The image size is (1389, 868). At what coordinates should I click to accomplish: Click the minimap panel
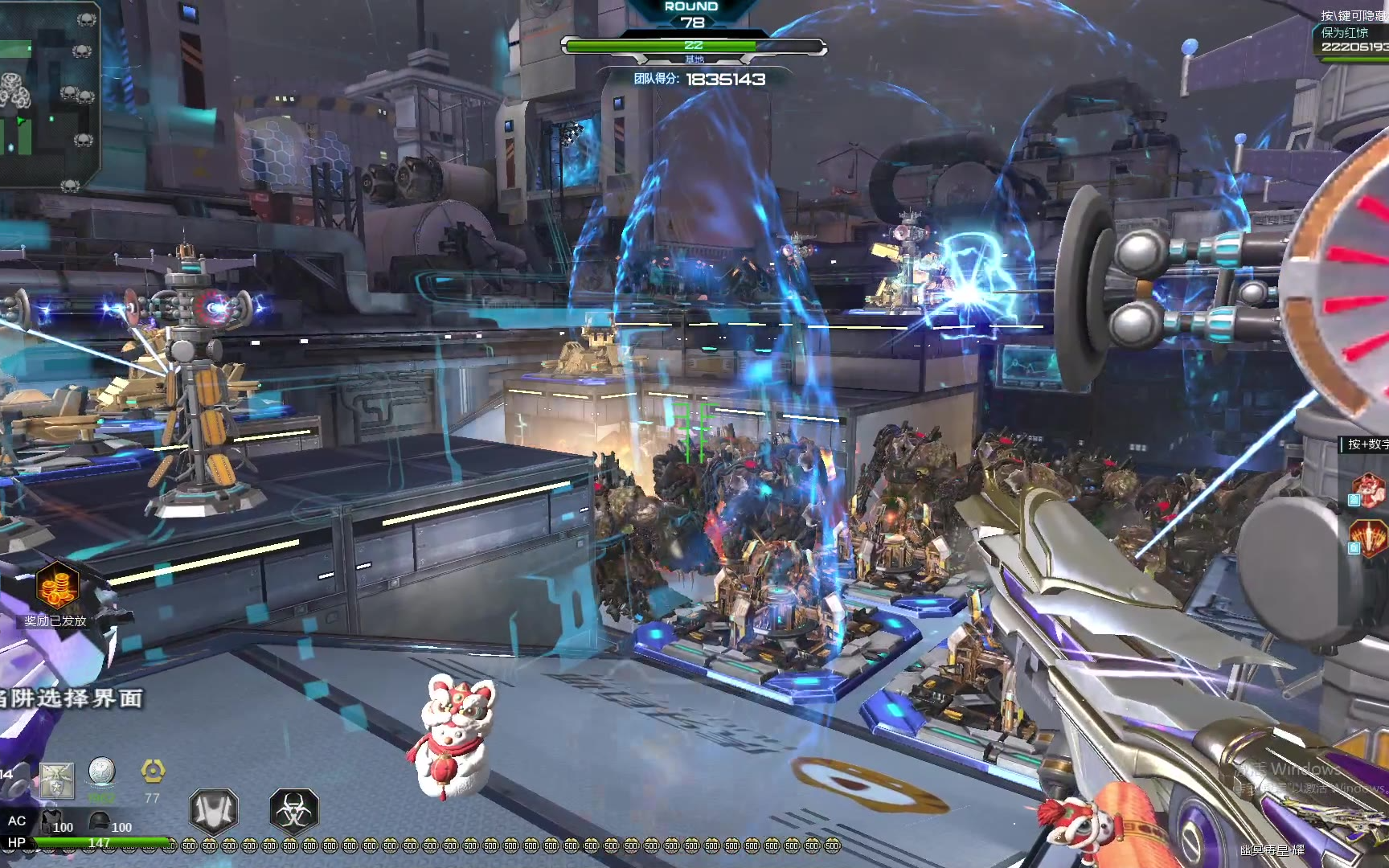point(48,95)
